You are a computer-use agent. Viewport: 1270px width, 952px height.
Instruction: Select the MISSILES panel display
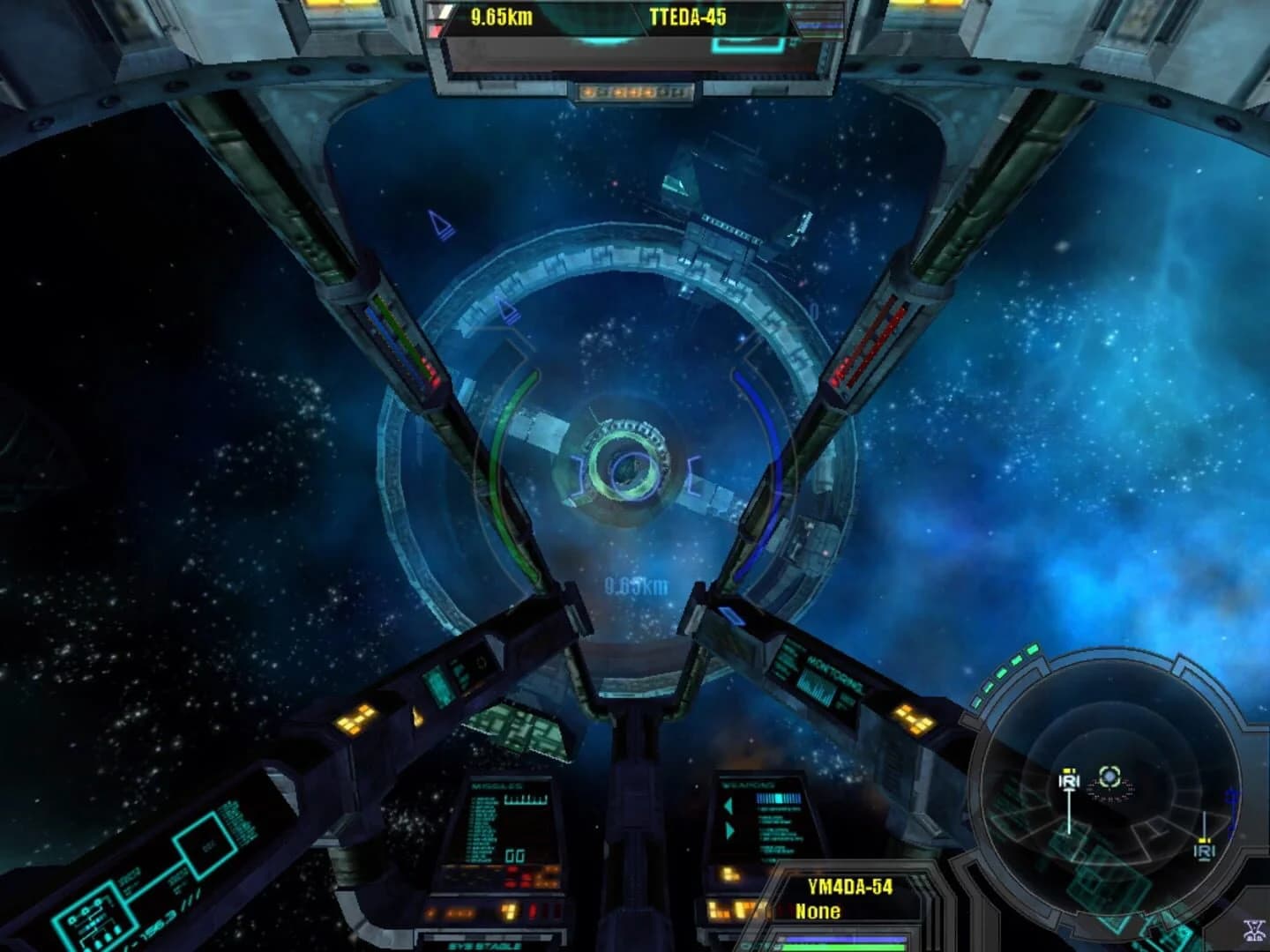pos(498,786)
